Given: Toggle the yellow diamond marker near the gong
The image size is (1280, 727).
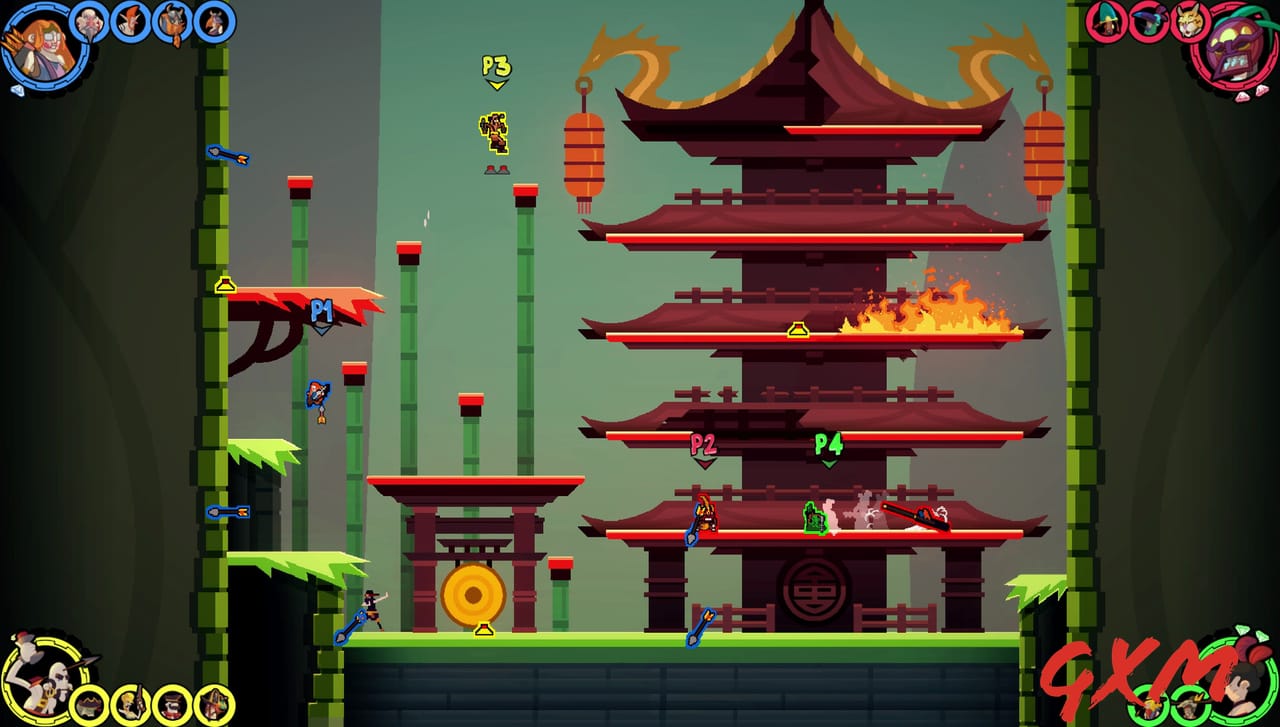Looking at the screenshot, I should [x=483, y=629].
